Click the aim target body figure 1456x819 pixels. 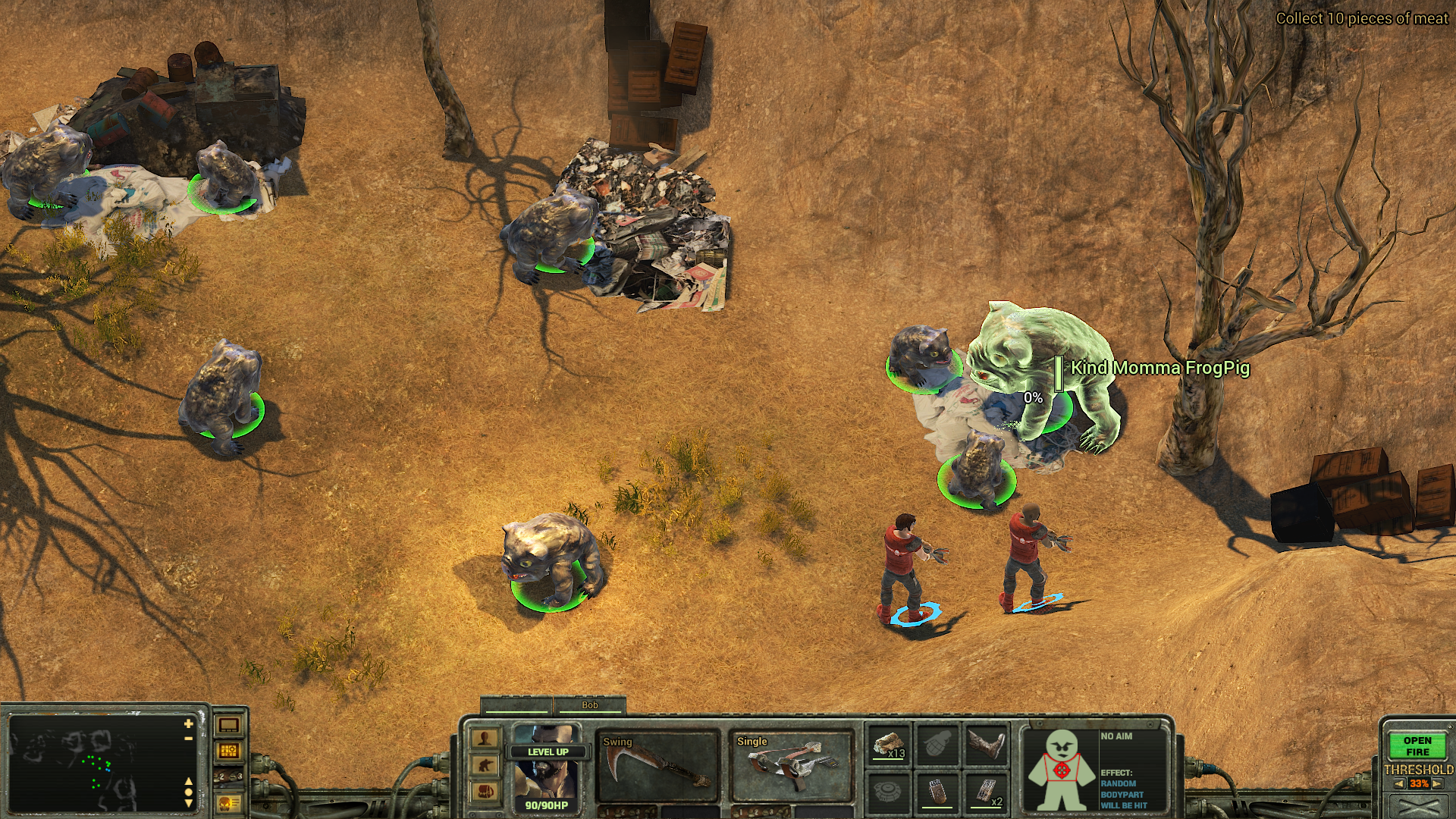point(1061,770)
